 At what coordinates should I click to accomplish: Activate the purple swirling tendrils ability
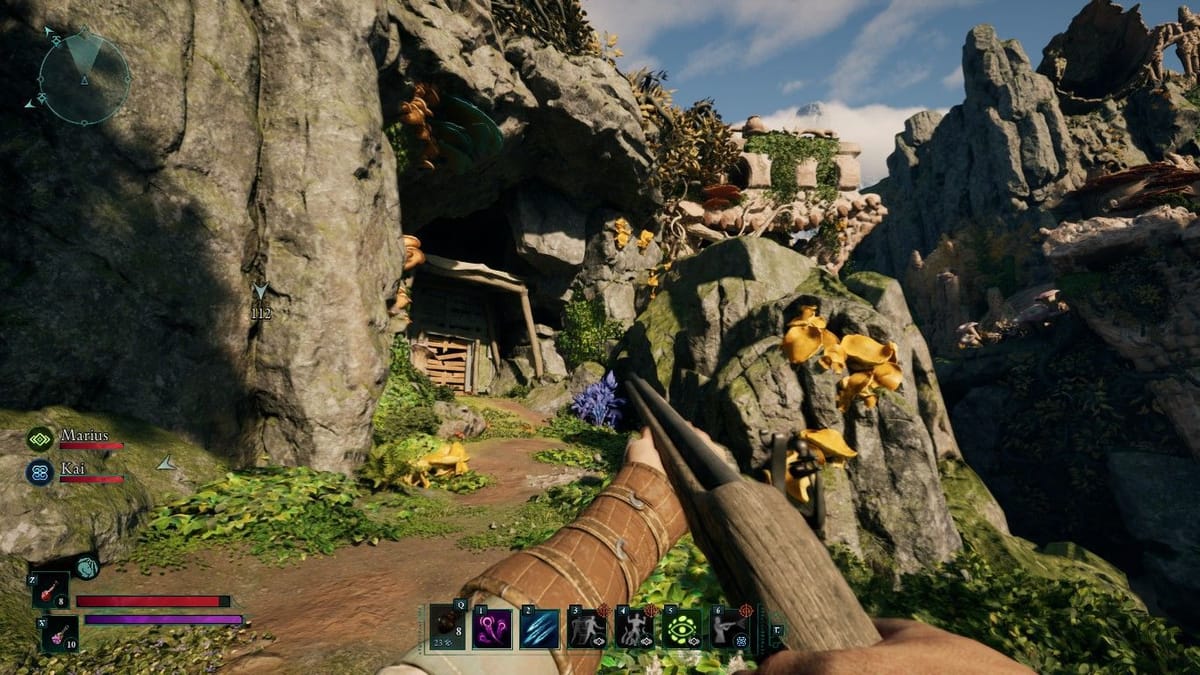tap(492, 628)
